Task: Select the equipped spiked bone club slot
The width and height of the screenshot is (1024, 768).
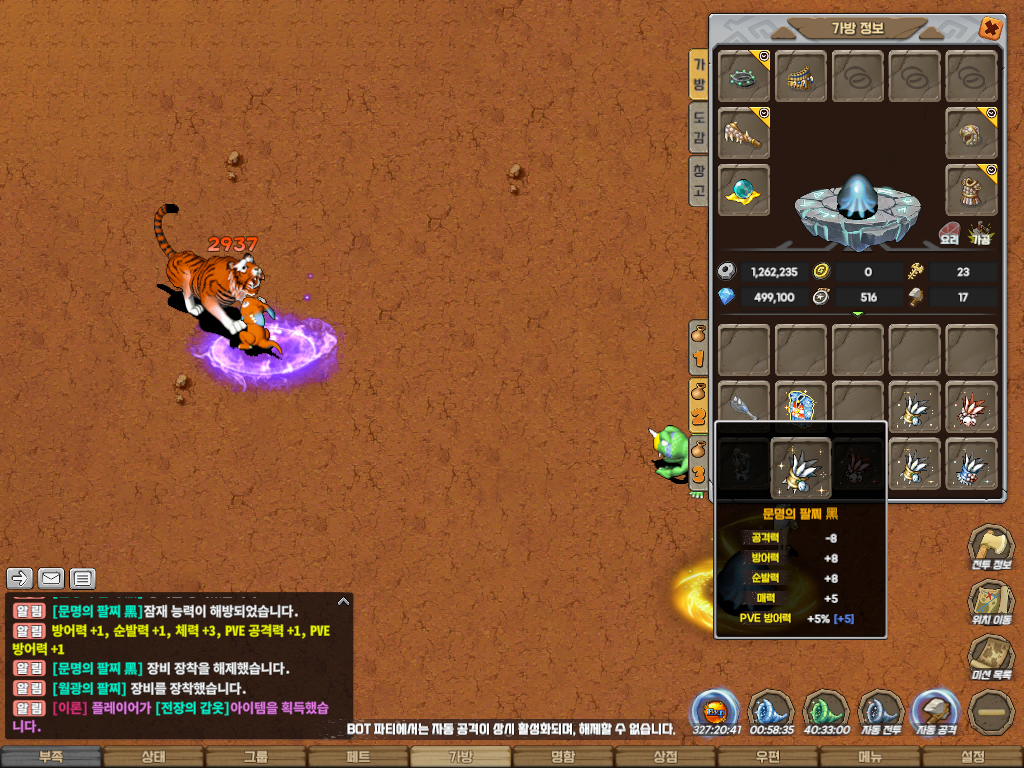Action: tap(744, 134)
